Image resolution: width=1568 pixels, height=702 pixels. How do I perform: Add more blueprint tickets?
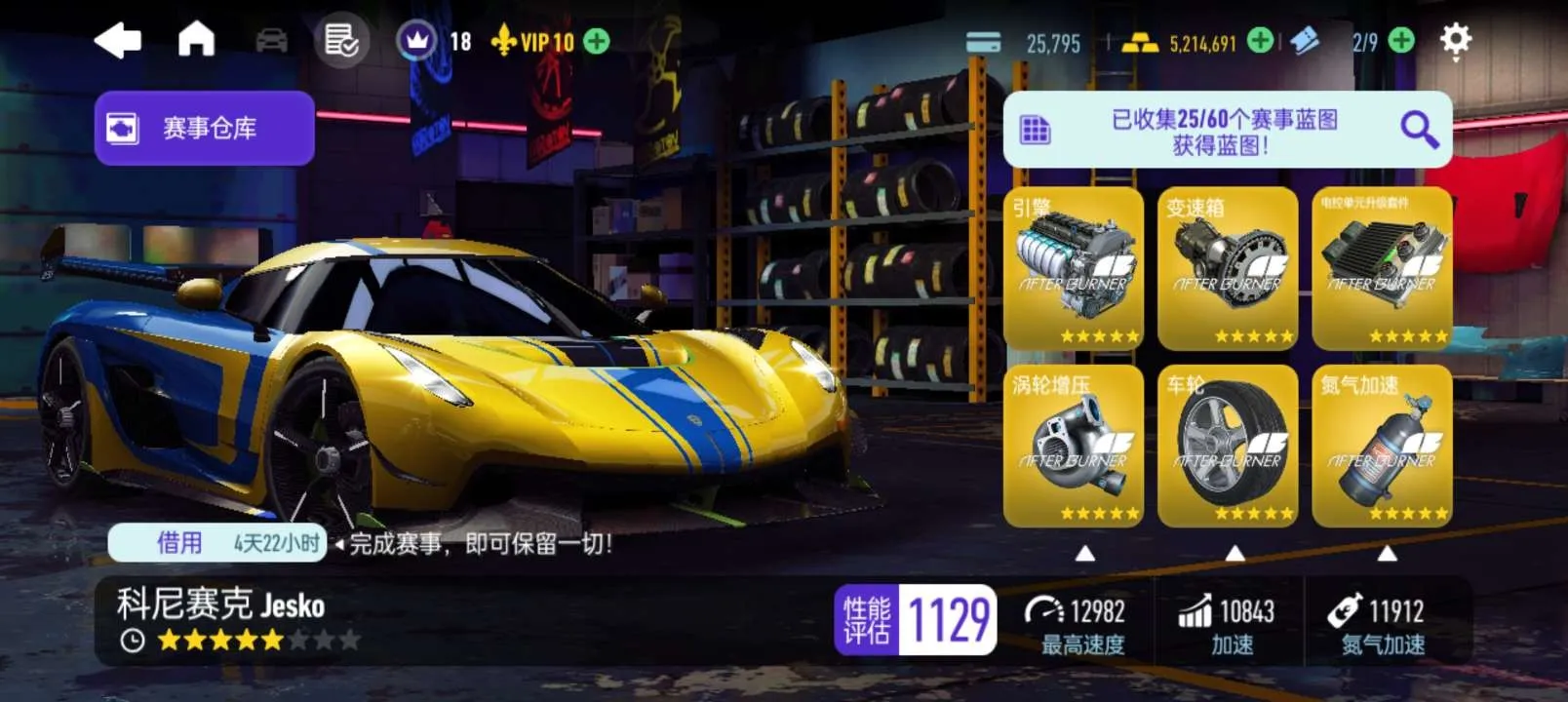[1401, 41]
